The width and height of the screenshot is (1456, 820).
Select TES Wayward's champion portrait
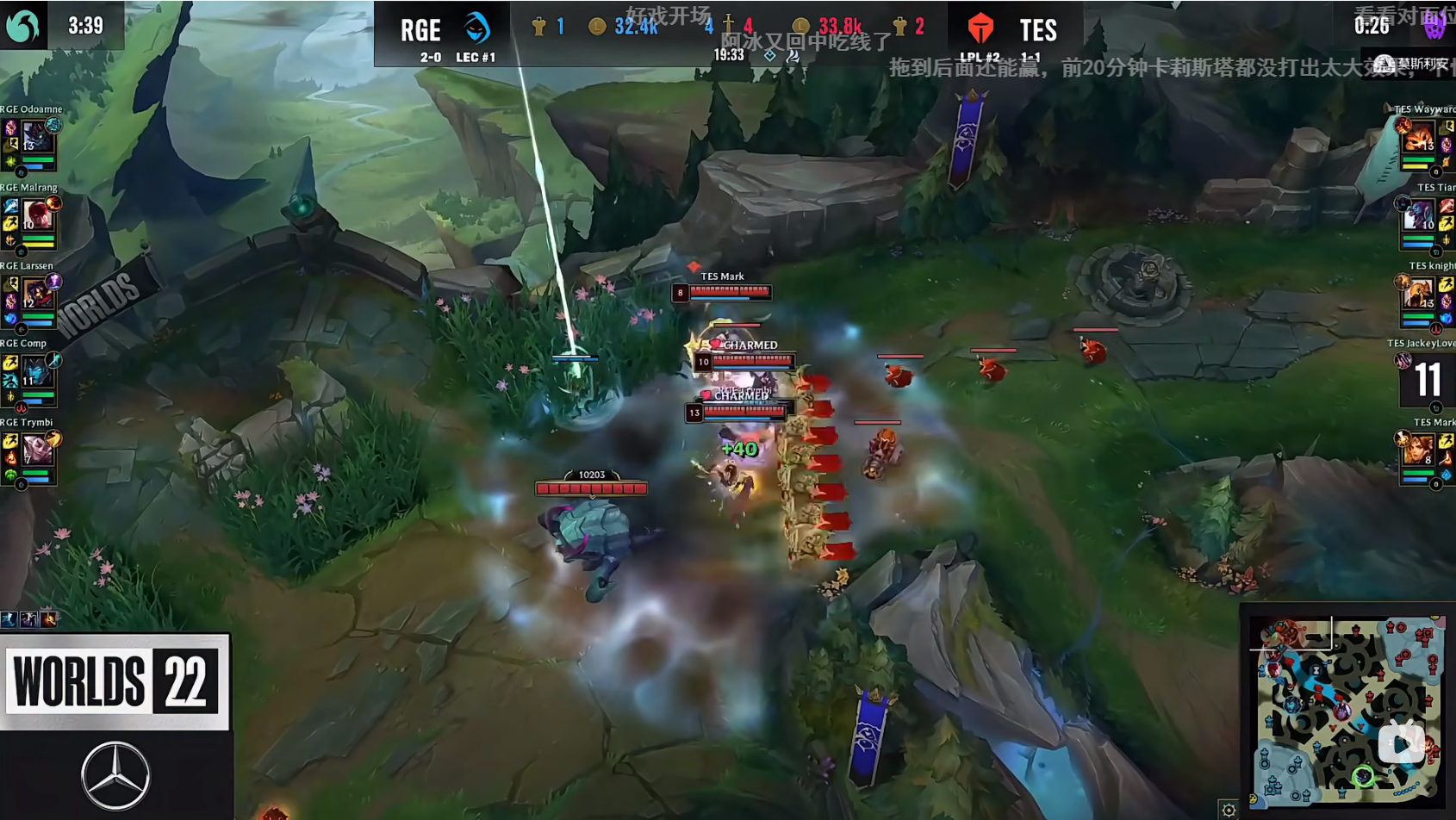point(1419,136)
